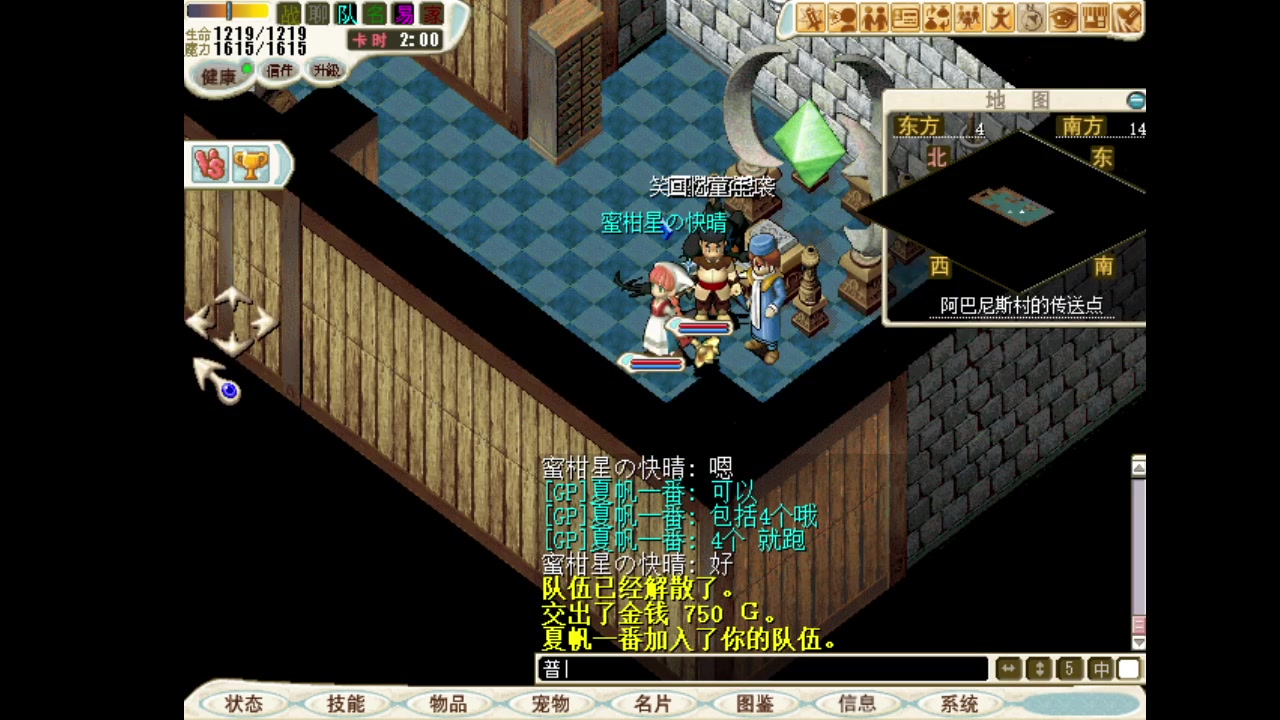1280x720 pixels.
Task: Open the 系统 system menu
Action: click(x=959, y=704)
